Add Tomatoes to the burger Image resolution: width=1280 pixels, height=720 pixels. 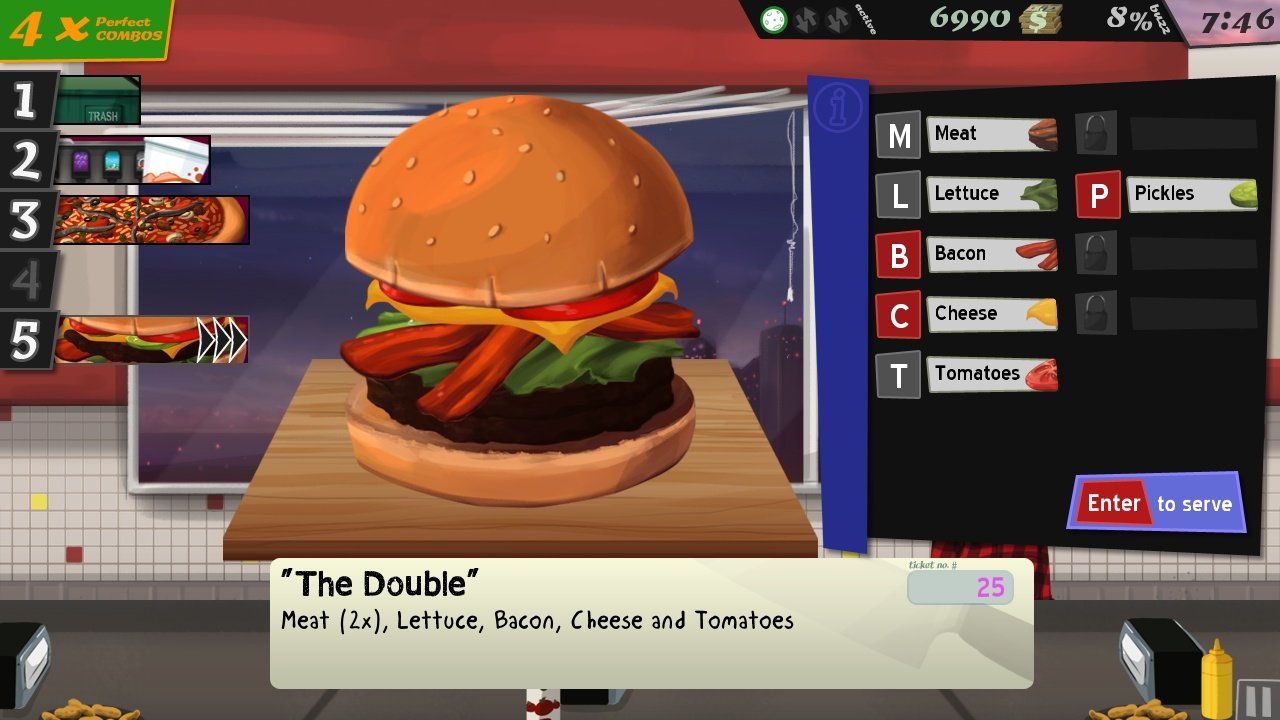[991, 373]
